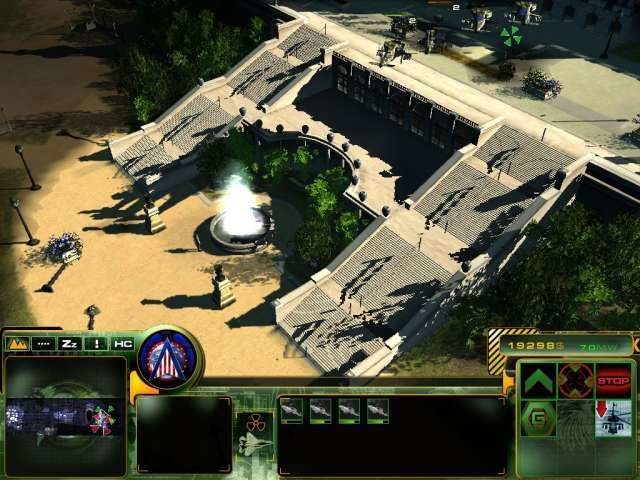Order the helicopter to land

613,417
